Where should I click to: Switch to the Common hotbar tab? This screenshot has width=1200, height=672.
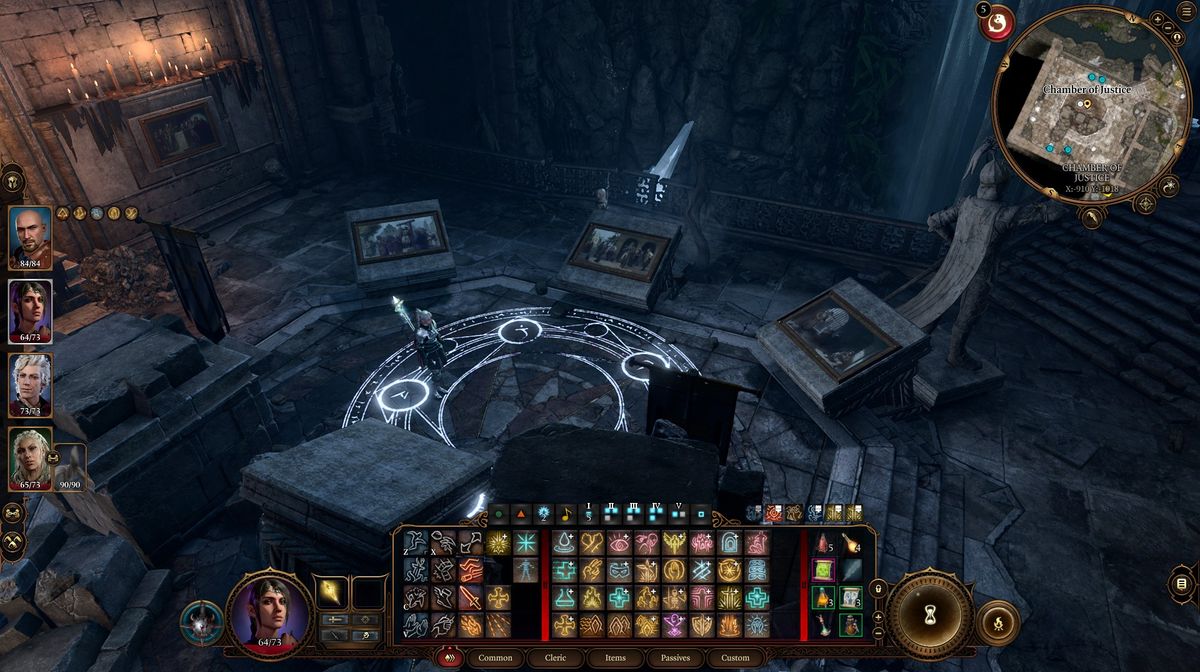click(x=495, y=658)
